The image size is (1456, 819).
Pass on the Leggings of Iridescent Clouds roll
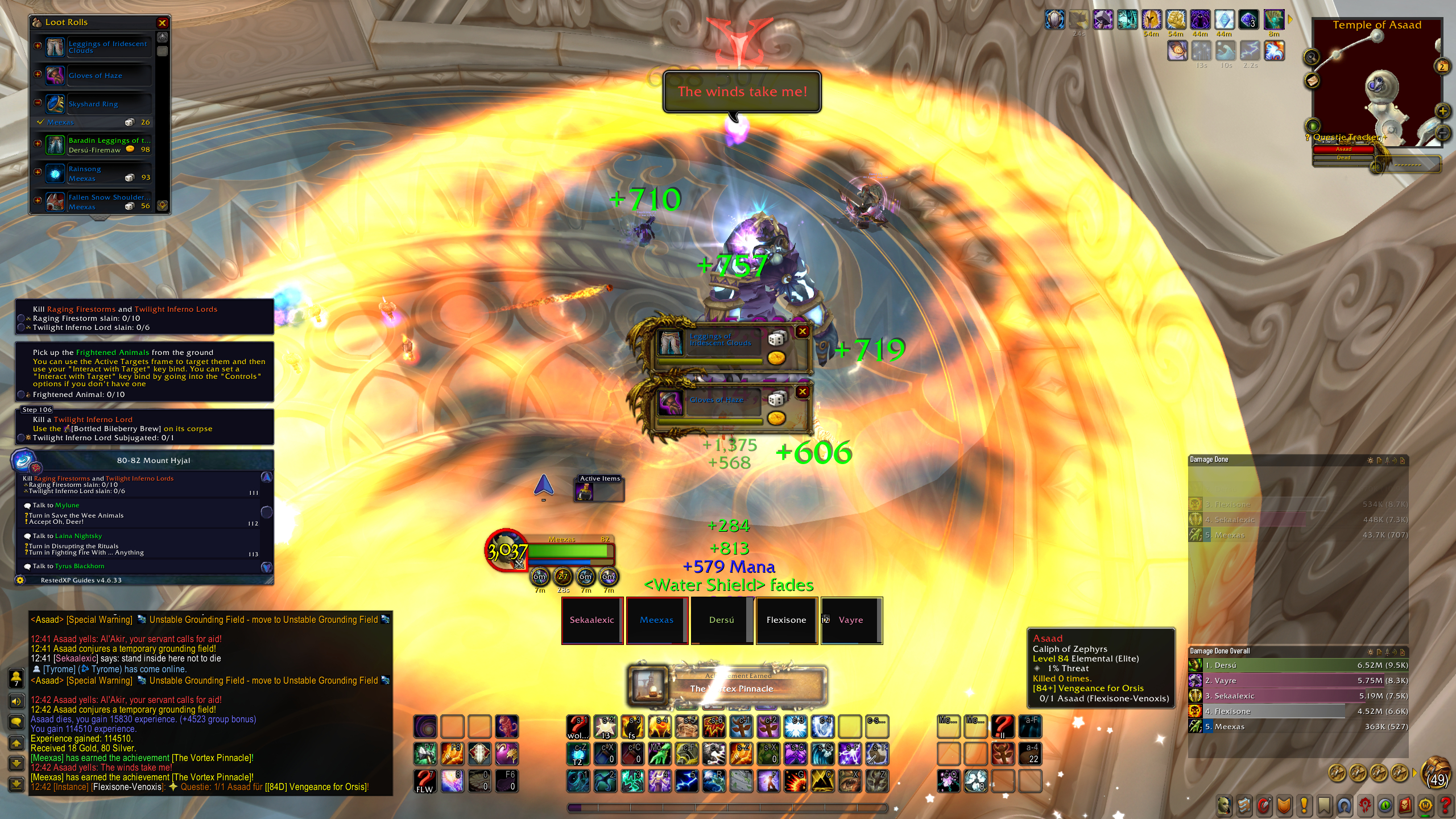(803, 331)
